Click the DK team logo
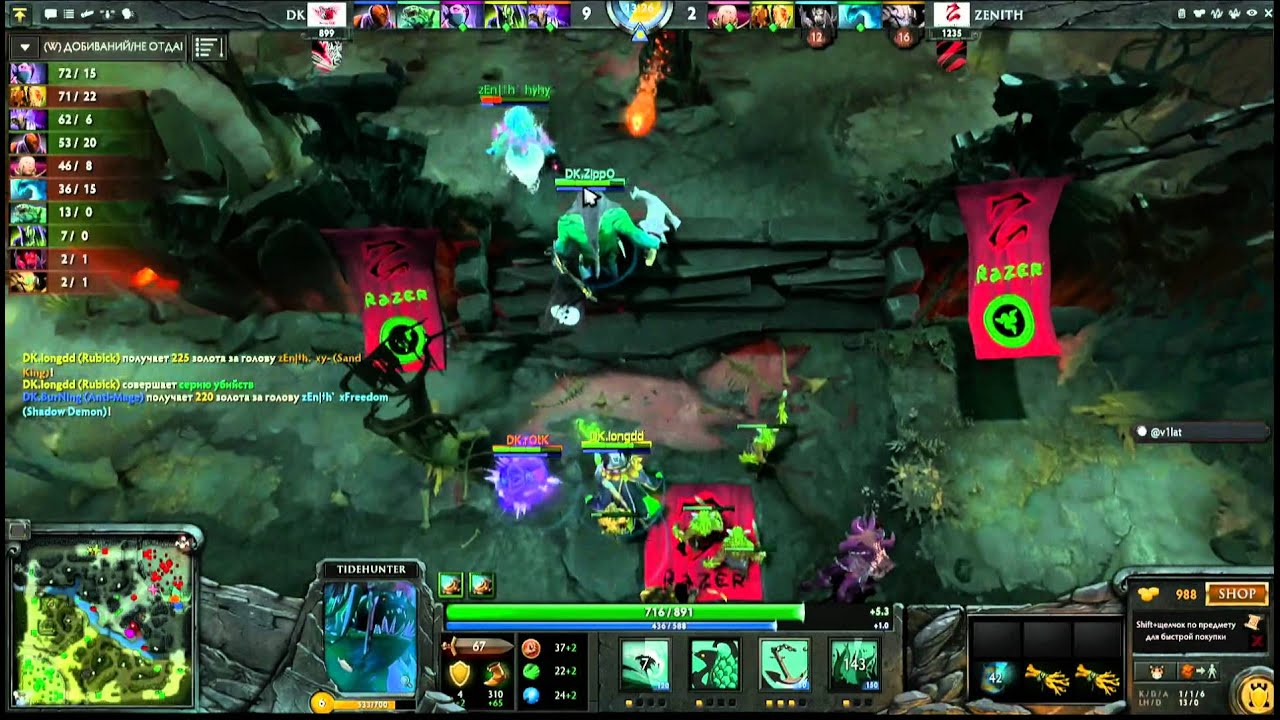This screenshot has height=720, width=1280. (327, 15)
